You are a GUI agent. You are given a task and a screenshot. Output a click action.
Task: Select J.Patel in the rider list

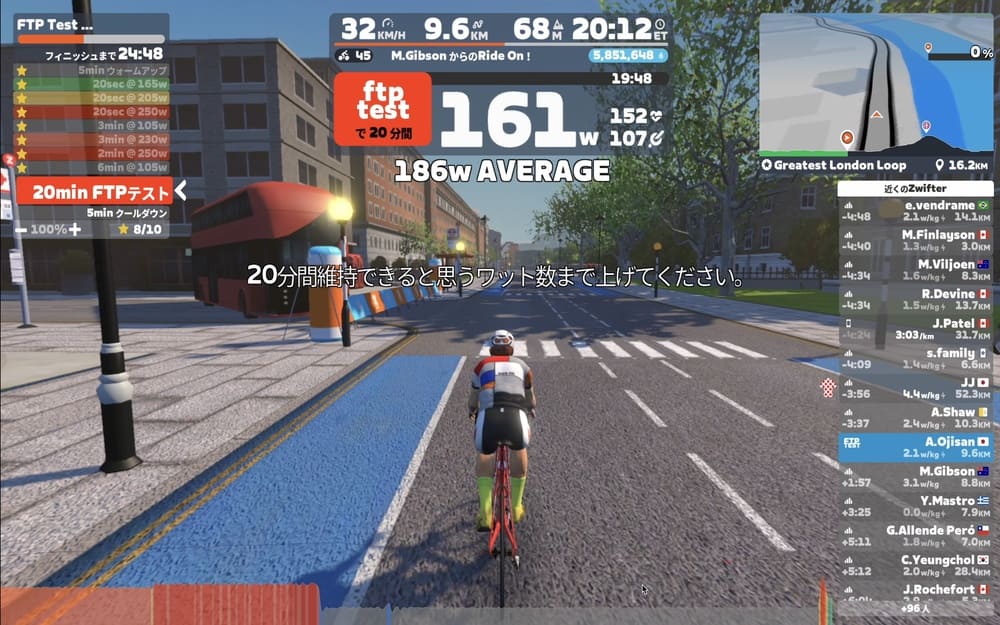tap(915, 328)
